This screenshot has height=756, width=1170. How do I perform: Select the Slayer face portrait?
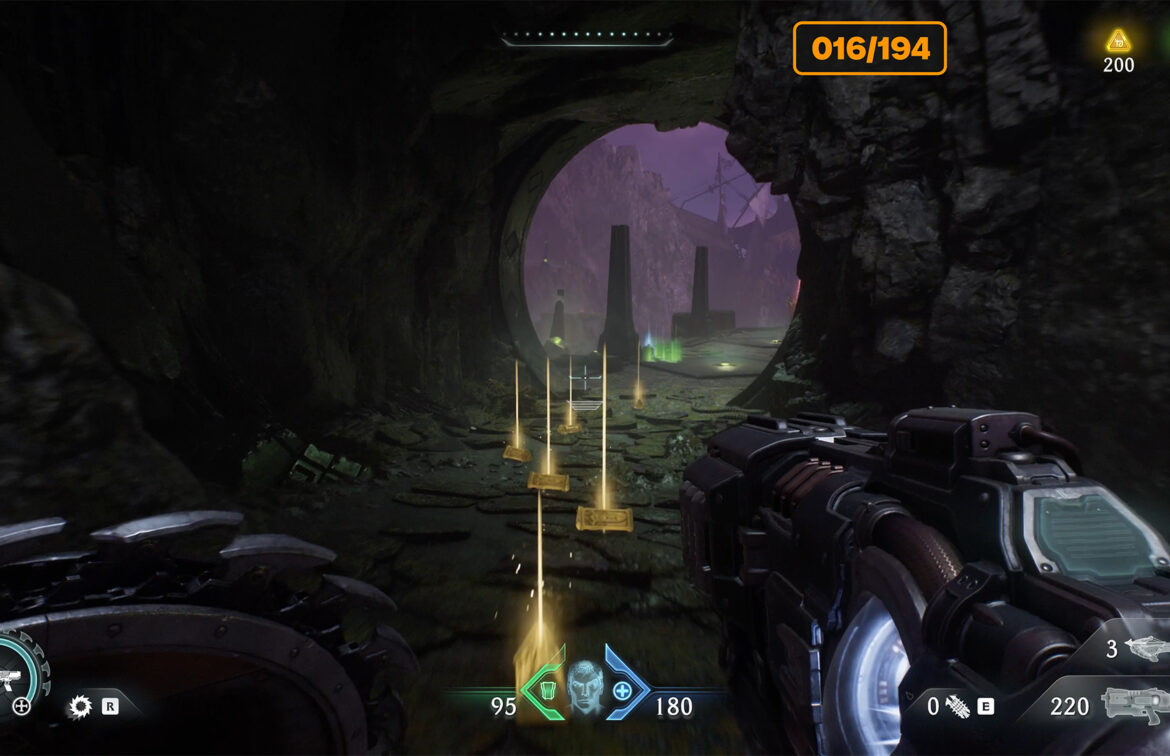click(585, 684)
